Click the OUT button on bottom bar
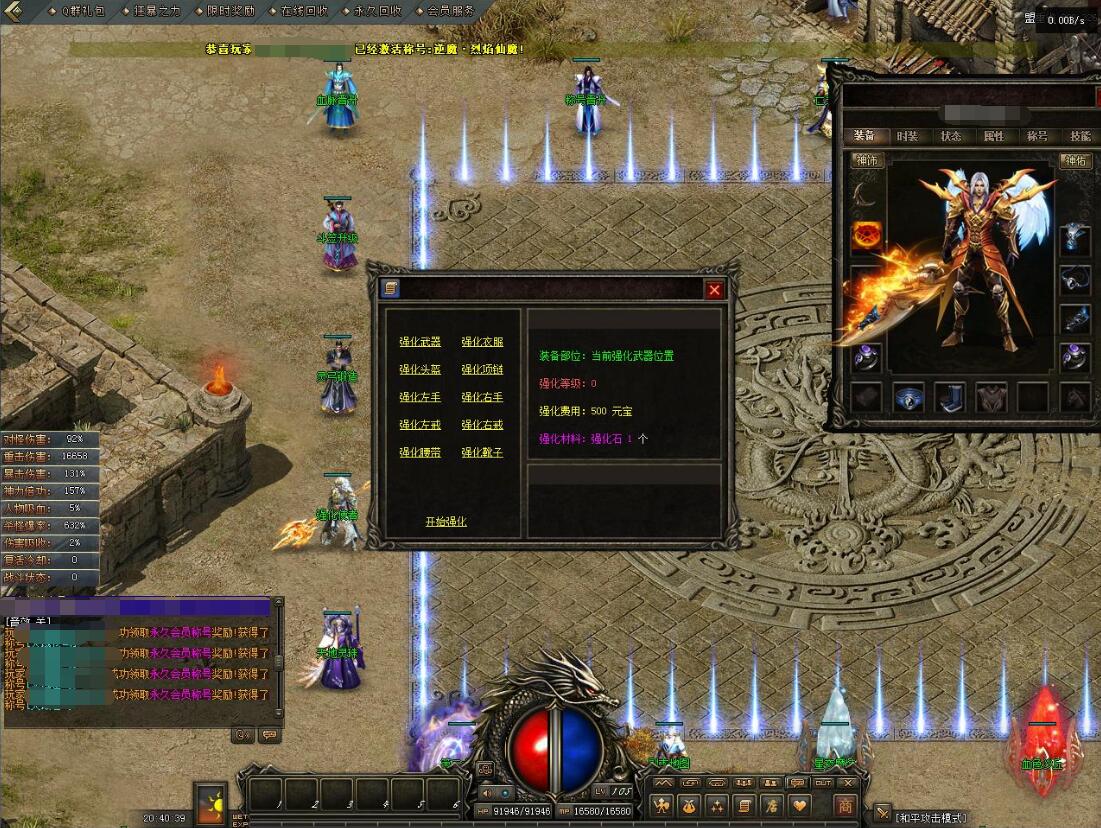The image size is (1101, 828). pyautogui.click(x=824, y=783)
